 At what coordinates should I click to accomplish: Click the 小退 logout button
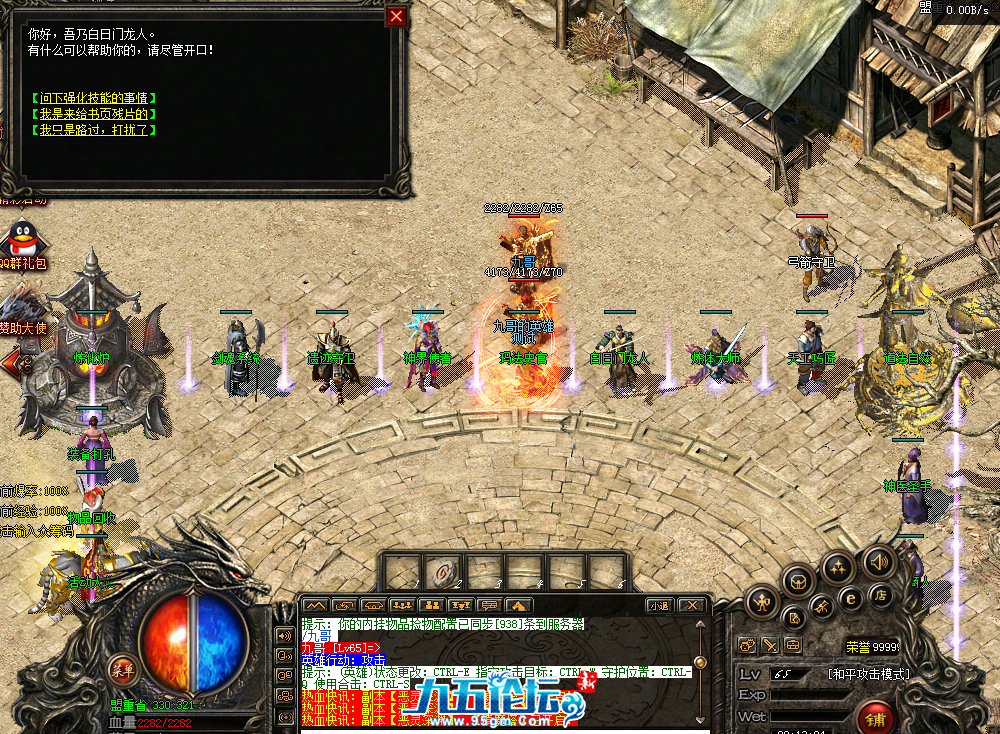[659, 605]
